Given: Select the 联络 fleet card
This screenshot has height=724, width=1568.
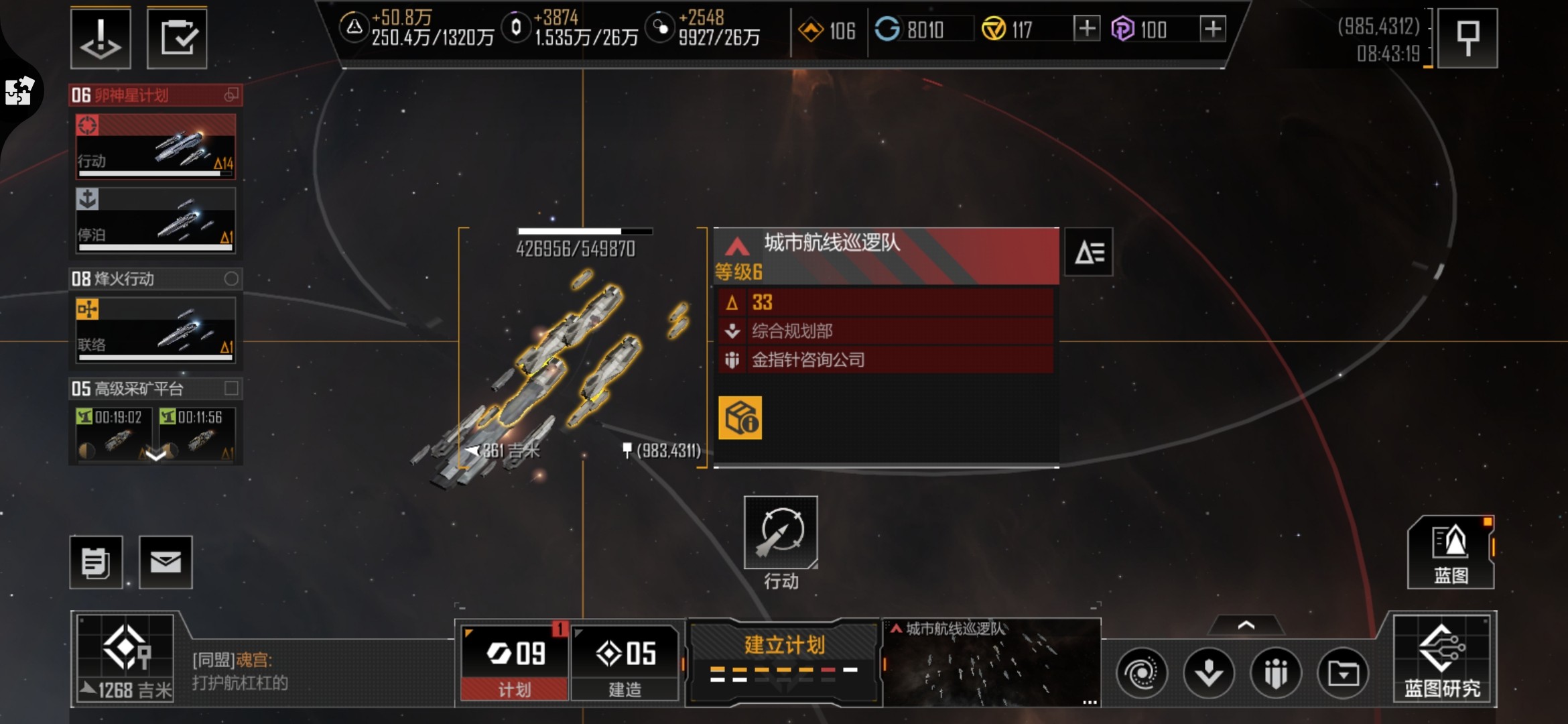Looking at the screenshot, I should [x=155, y=330].
